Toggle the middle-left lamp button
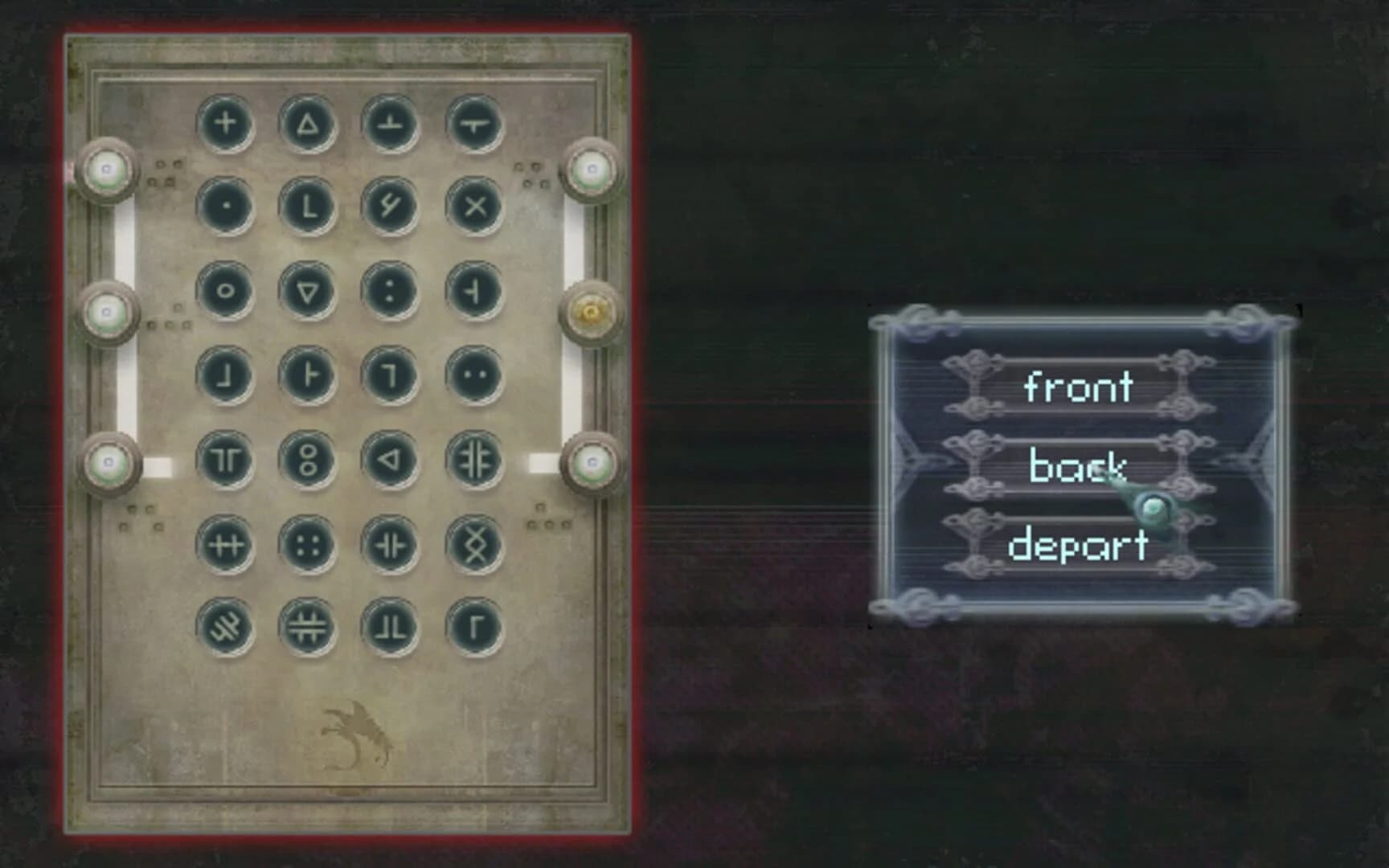 click(x=107, y=310)
